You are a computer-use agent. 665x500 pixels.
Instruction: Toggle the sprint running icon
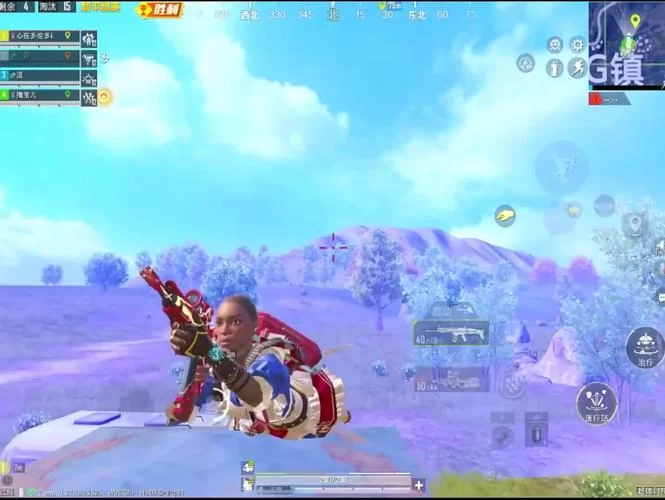coord(577,67)
